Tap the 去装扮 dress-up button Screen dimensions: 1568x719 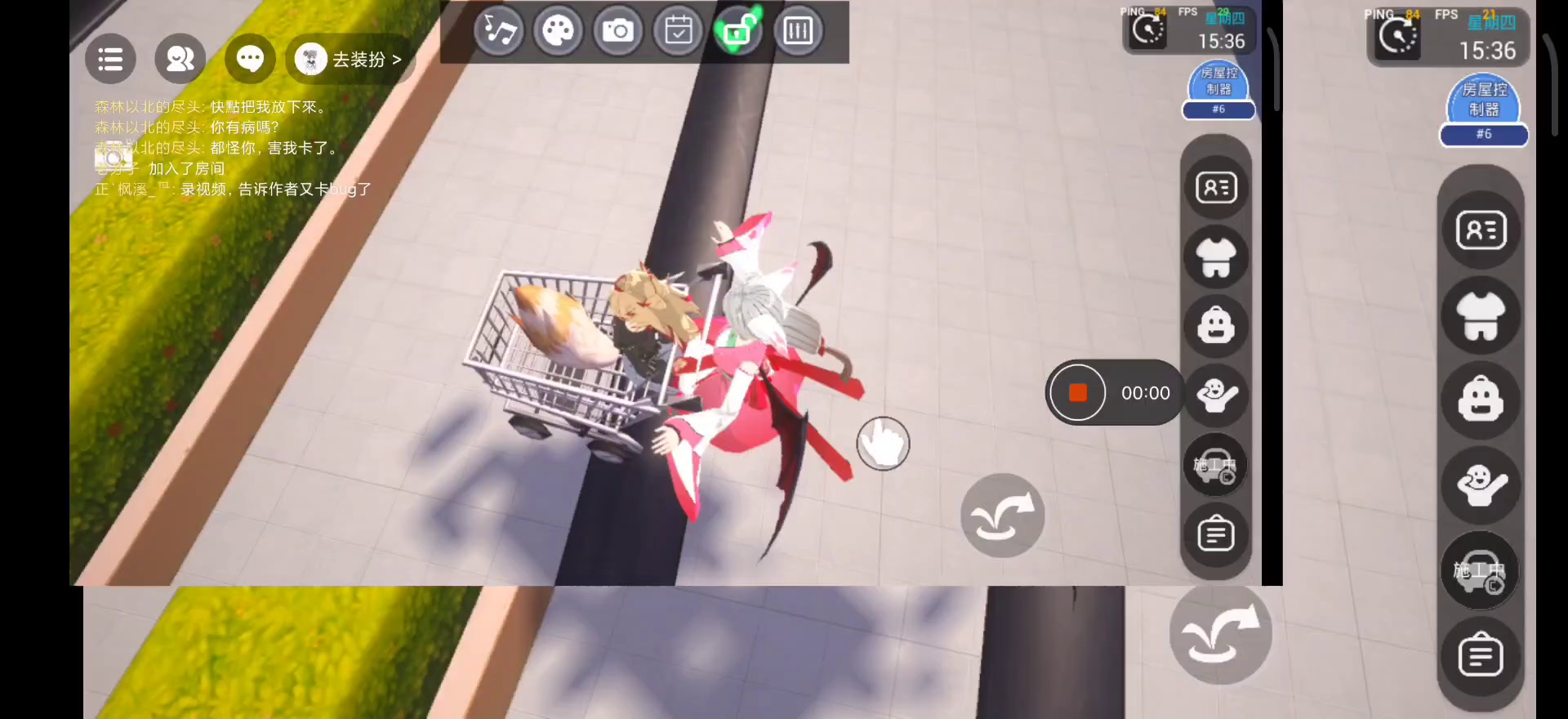tap(350, 60)
